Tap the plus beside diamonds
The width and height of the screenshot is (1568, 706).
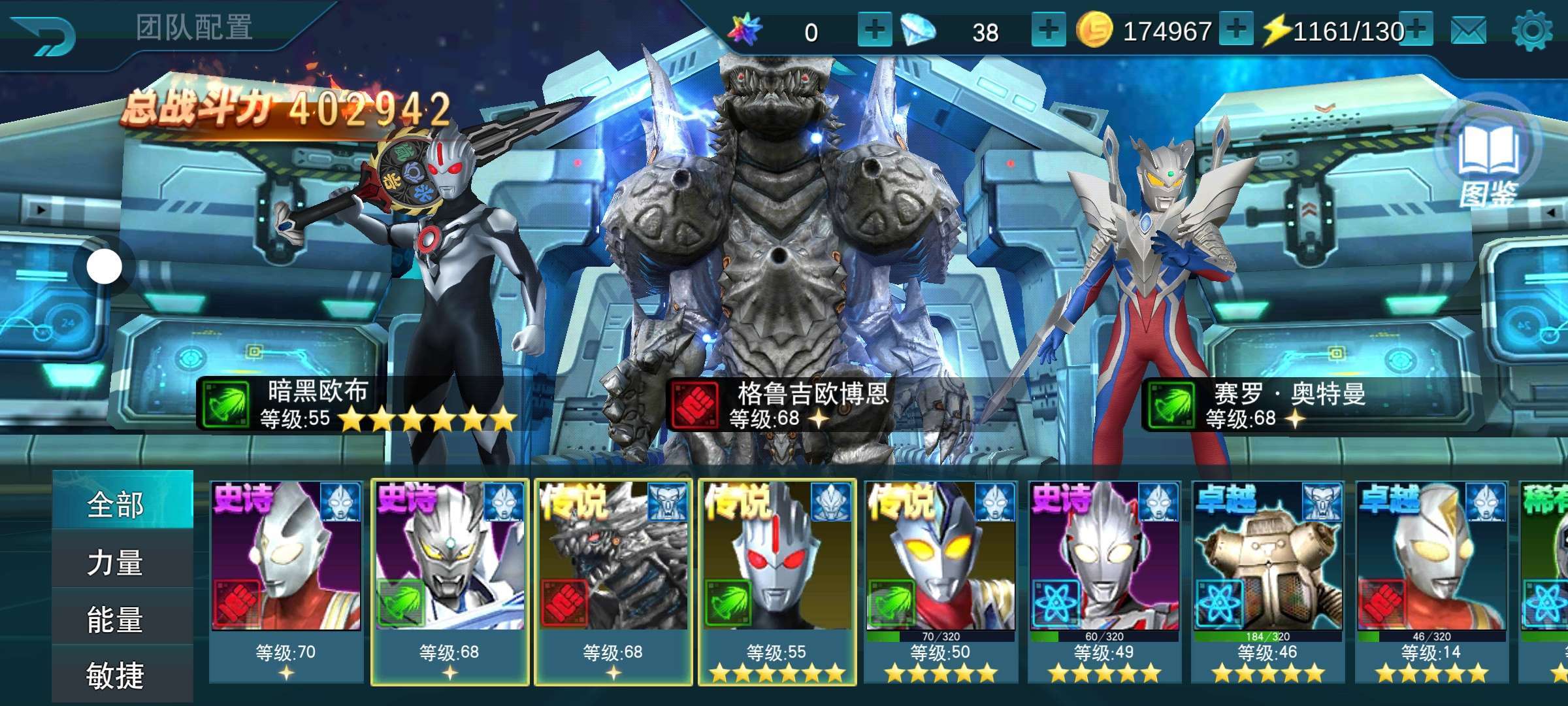coord(1048,31)
